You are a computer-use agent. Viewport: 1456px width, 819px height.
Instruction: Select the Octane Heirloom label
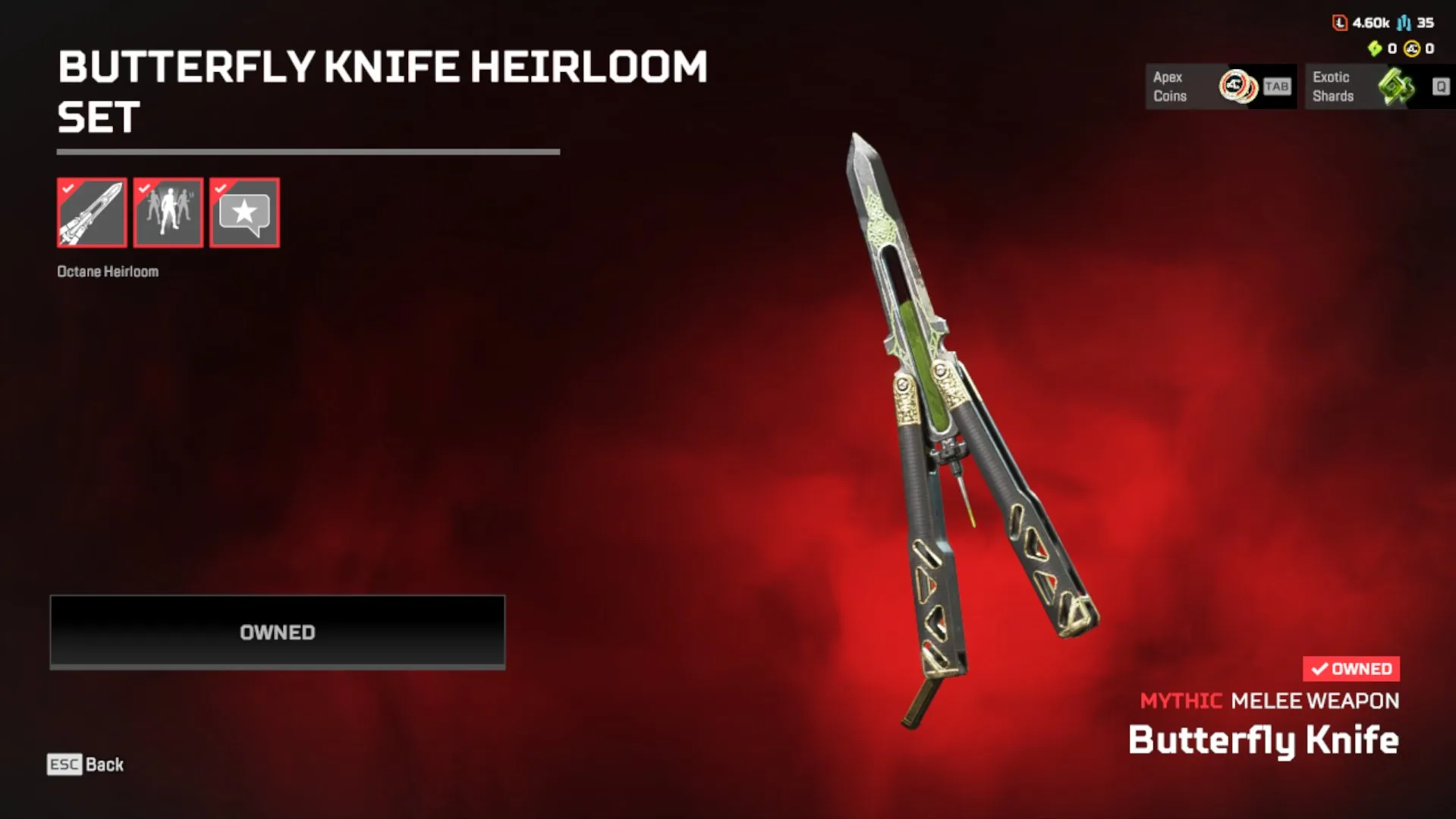tap(108, 271)
